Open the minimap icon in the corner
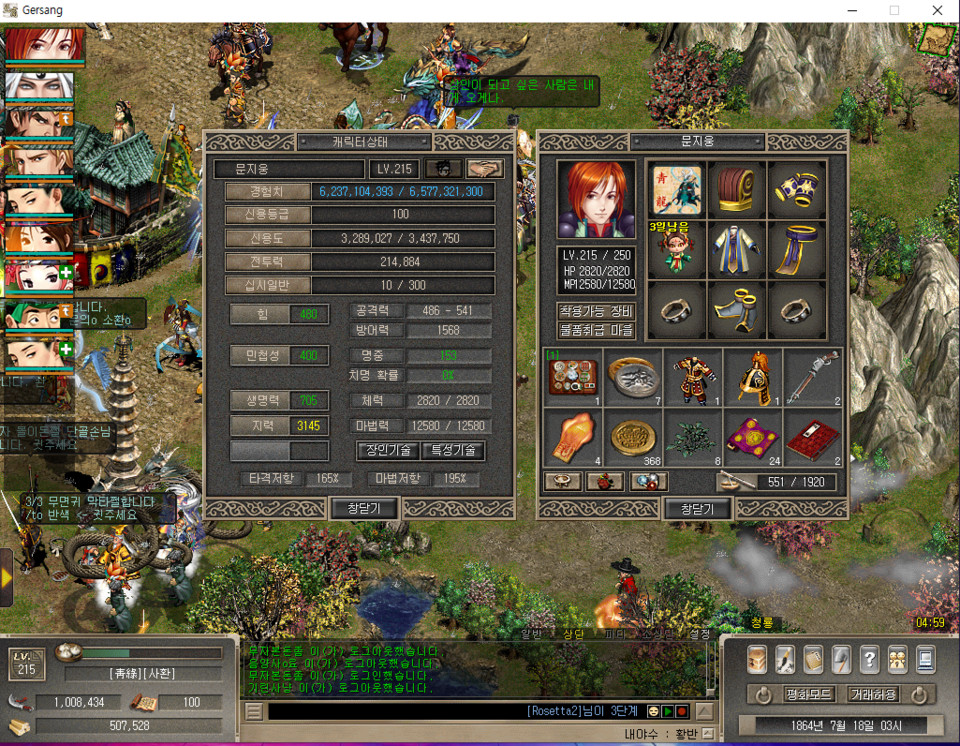The image size is (960, 746). coord(937,39)
